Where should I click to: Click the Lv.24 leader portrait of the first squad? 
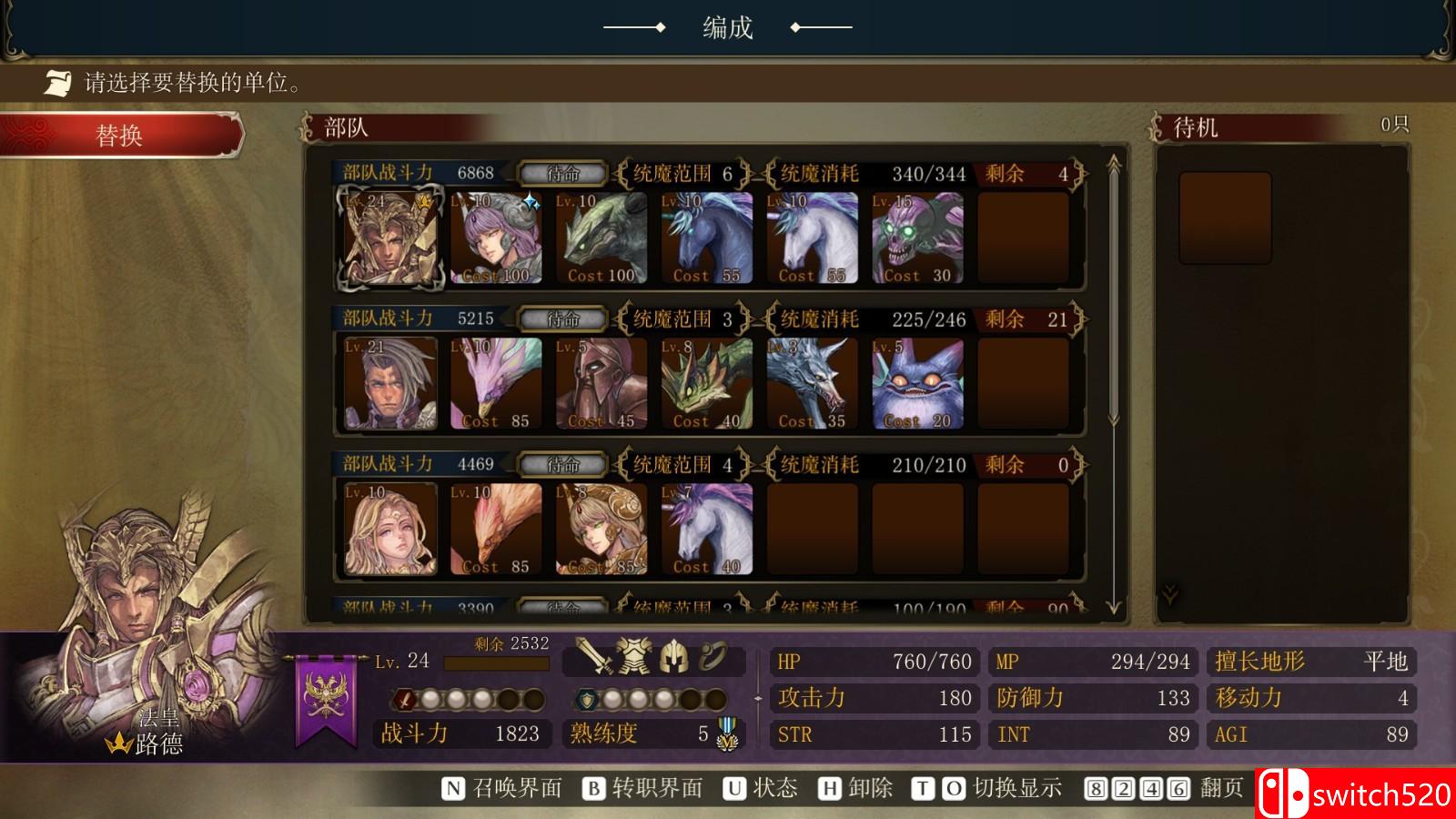tap(389, 239)
